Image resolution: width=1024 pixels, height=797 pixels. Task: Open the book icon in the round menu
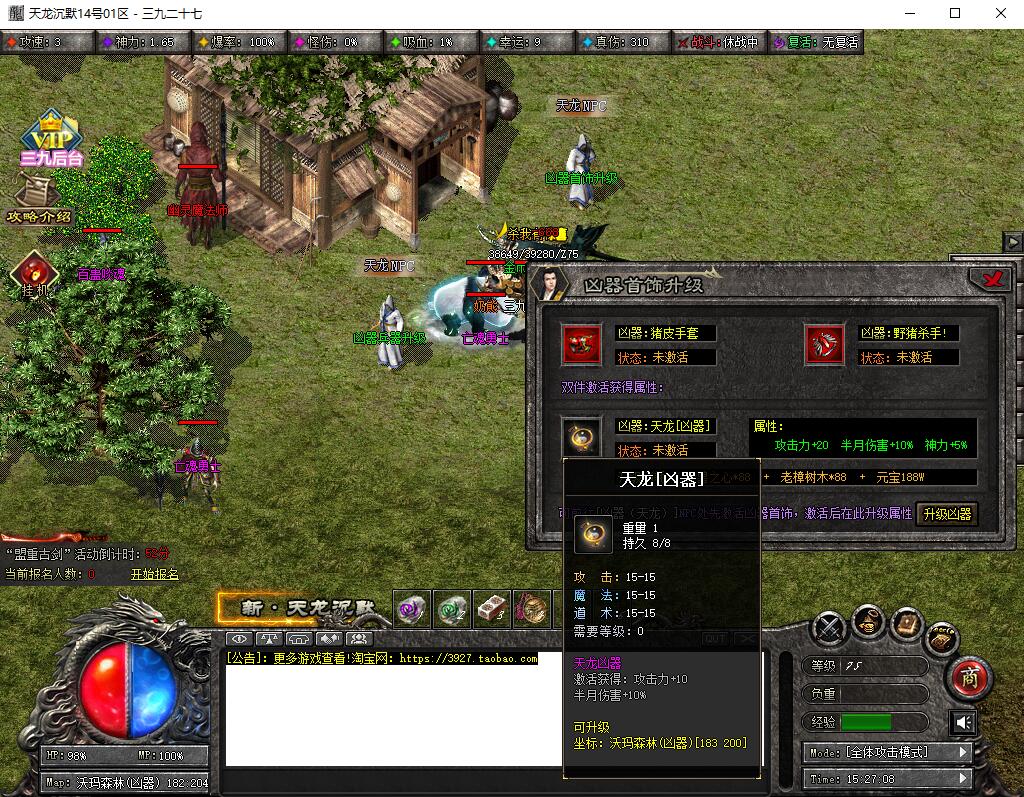[907, 624]
